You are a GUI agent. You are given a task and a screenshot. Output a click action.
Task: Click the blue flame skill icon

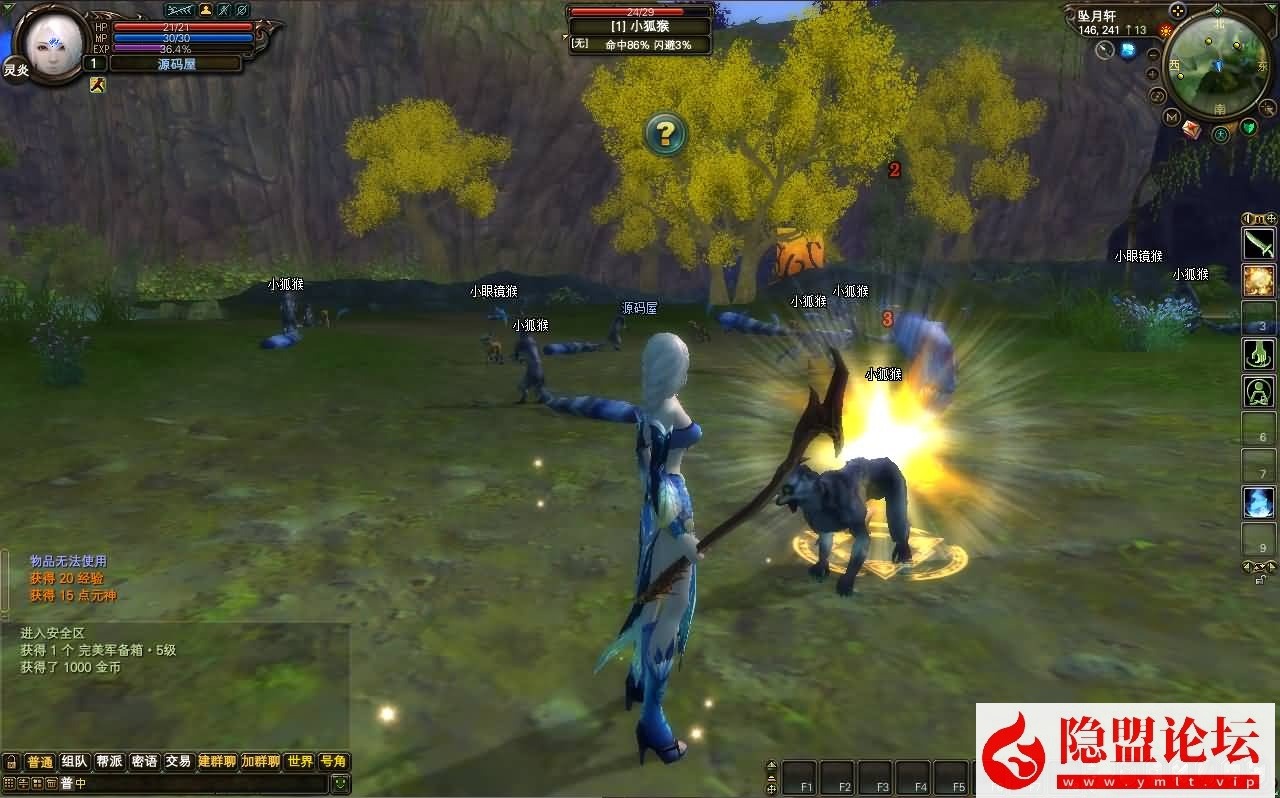(x=1261, y=503)
